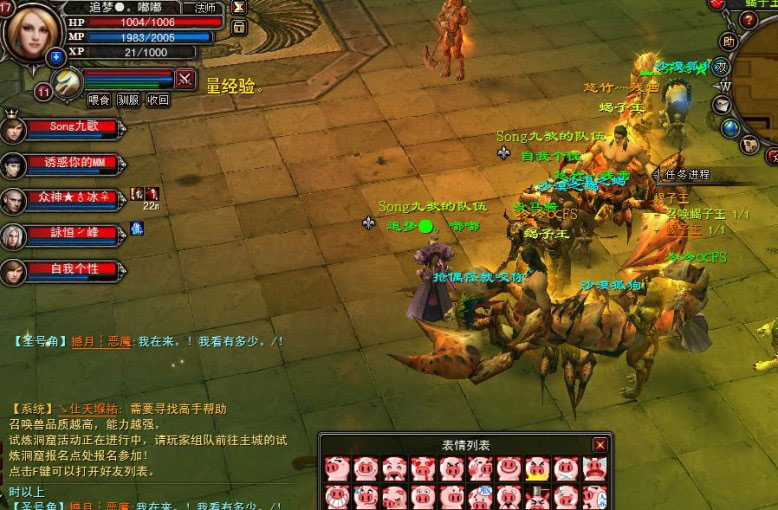778x510 pixels.
Task: Open the question mark help button
Action: tap(748, 20)
